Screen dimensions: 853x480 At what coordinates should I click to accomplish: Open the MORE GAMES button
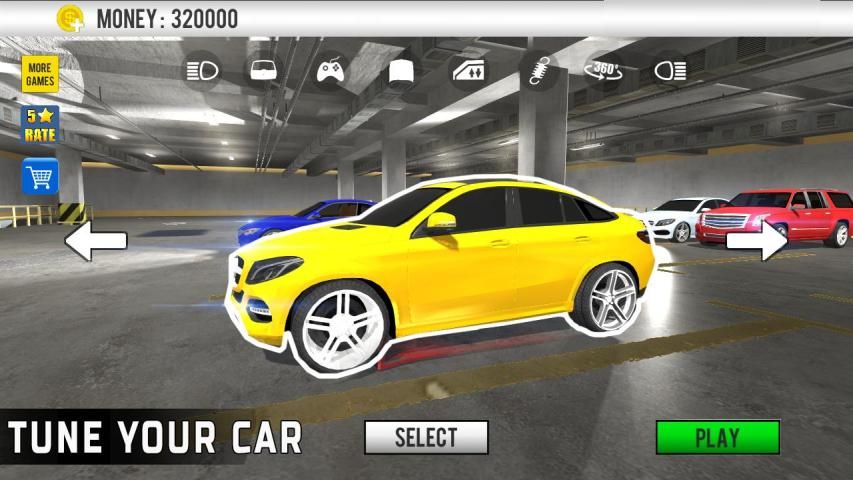pyautogui.click(x=41, y=73)
